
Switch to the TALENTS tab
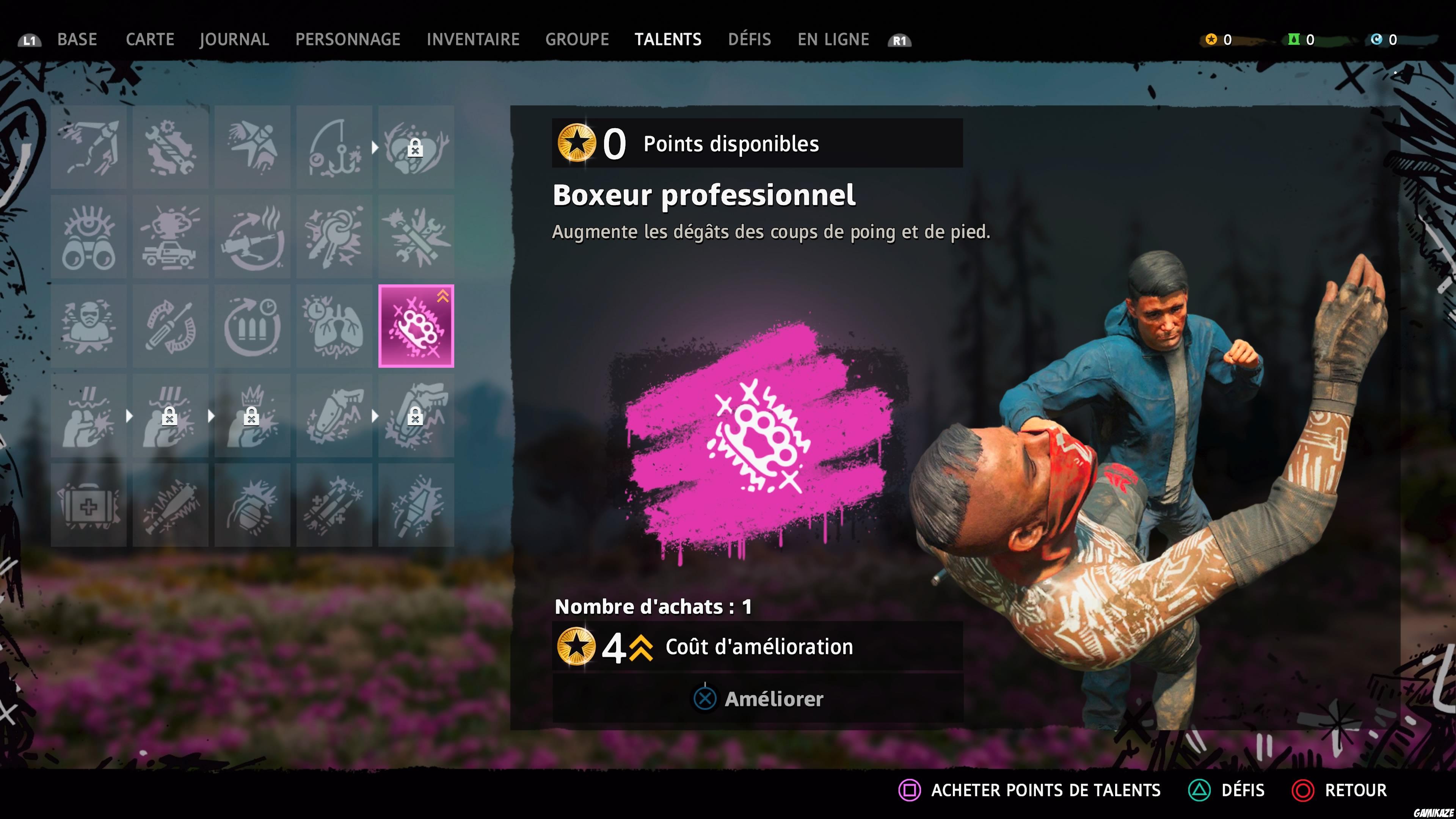tap(668, 39)
